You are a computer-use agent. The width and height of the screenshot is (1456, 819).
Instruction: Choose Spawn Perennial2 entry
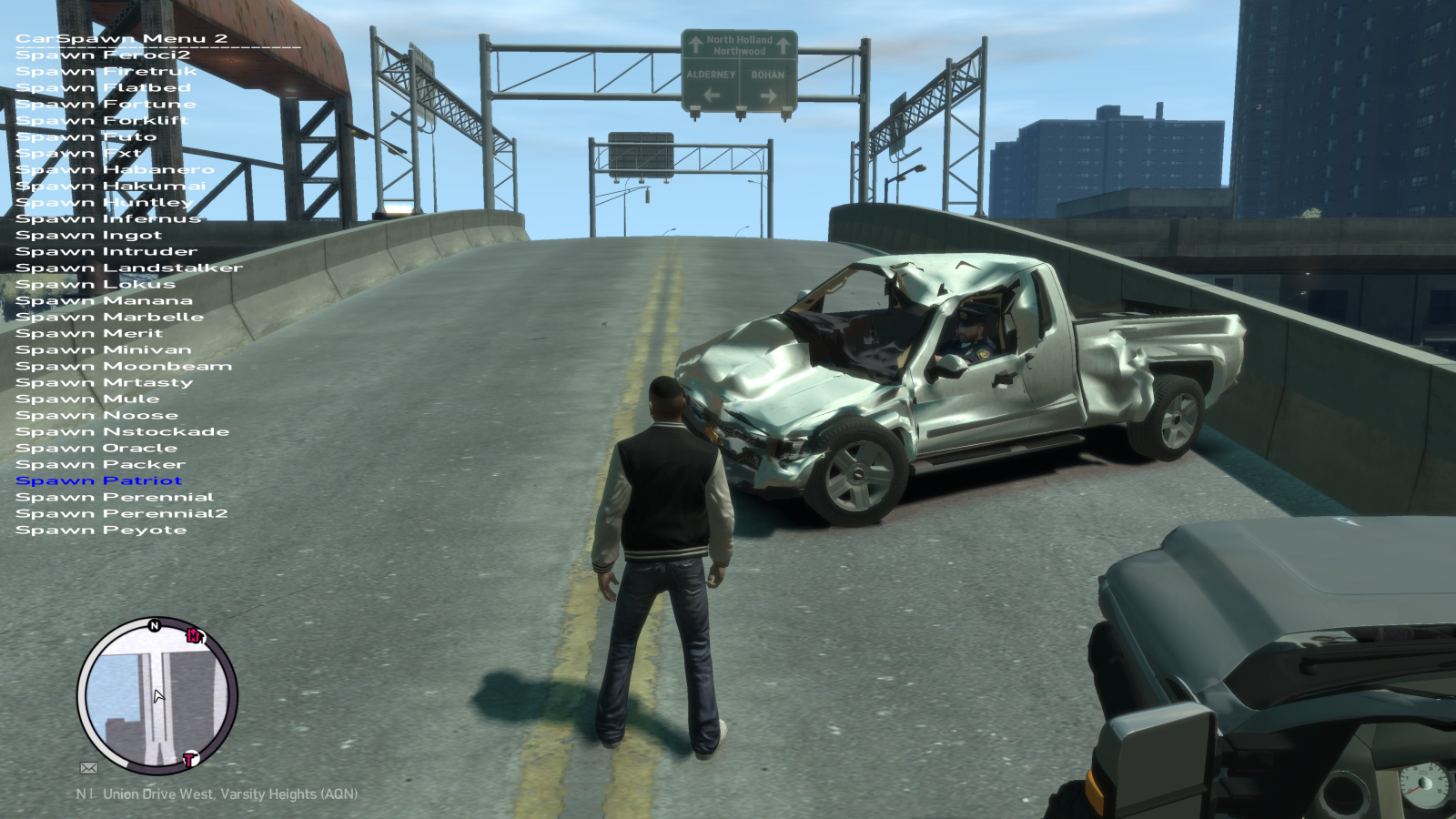(x=122, y=513)
